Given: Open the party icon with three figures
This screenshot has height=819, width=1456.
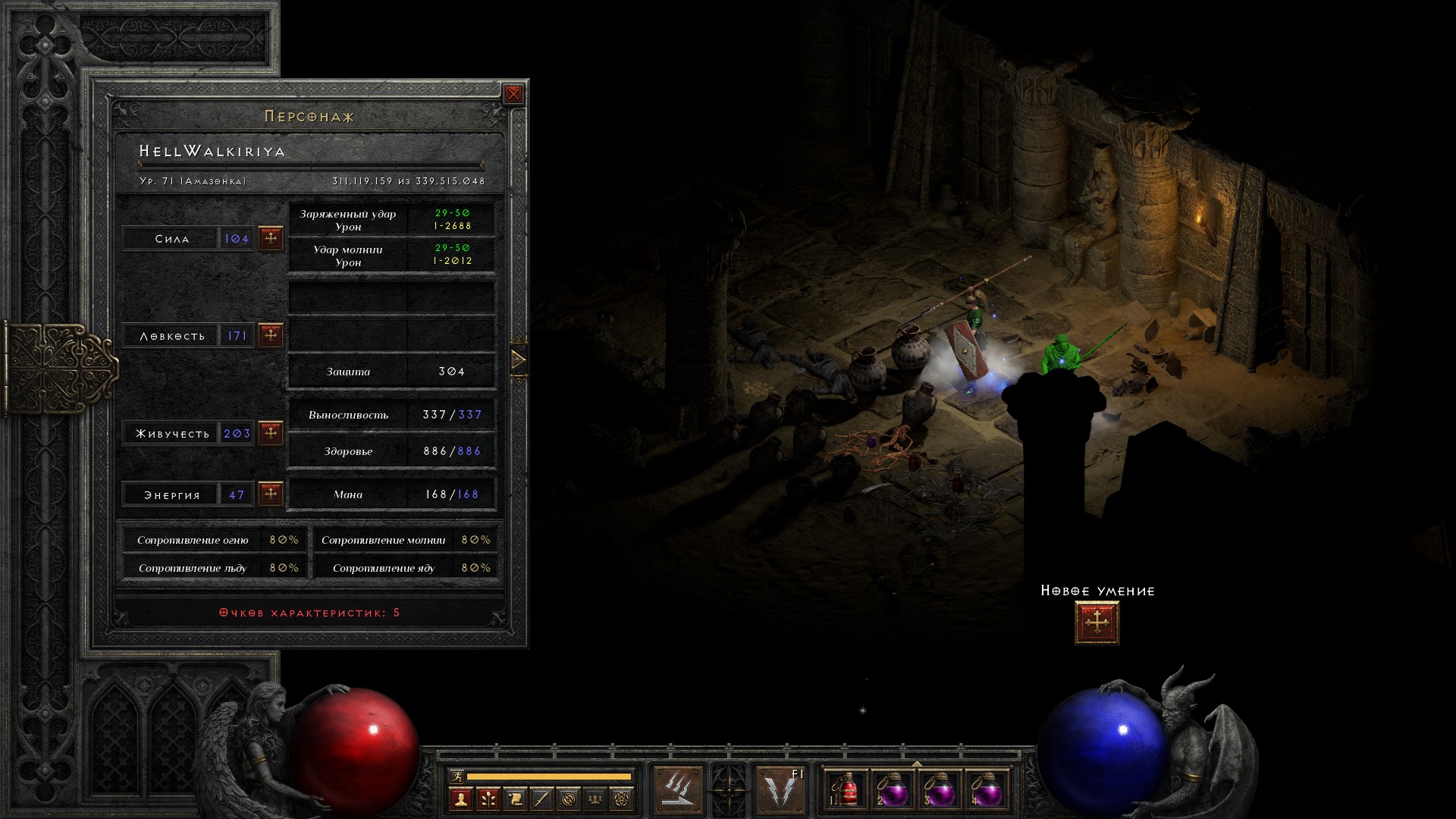Looking at the screenshot, I should tap(595, 799).
